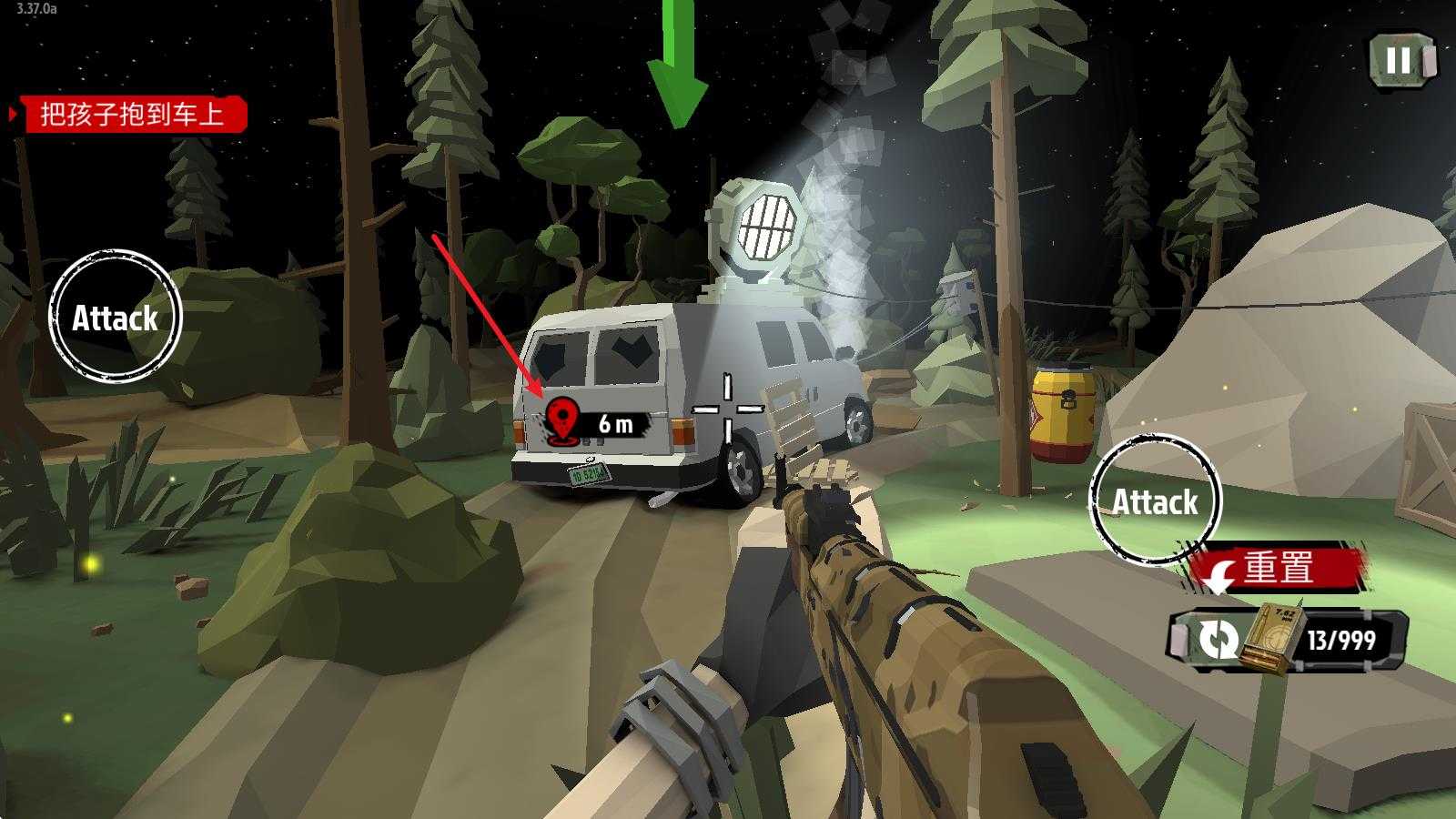Pause the game with the top-right button
The width and height of the screenshot is (1456, 819).
(x=1399, y=61)
